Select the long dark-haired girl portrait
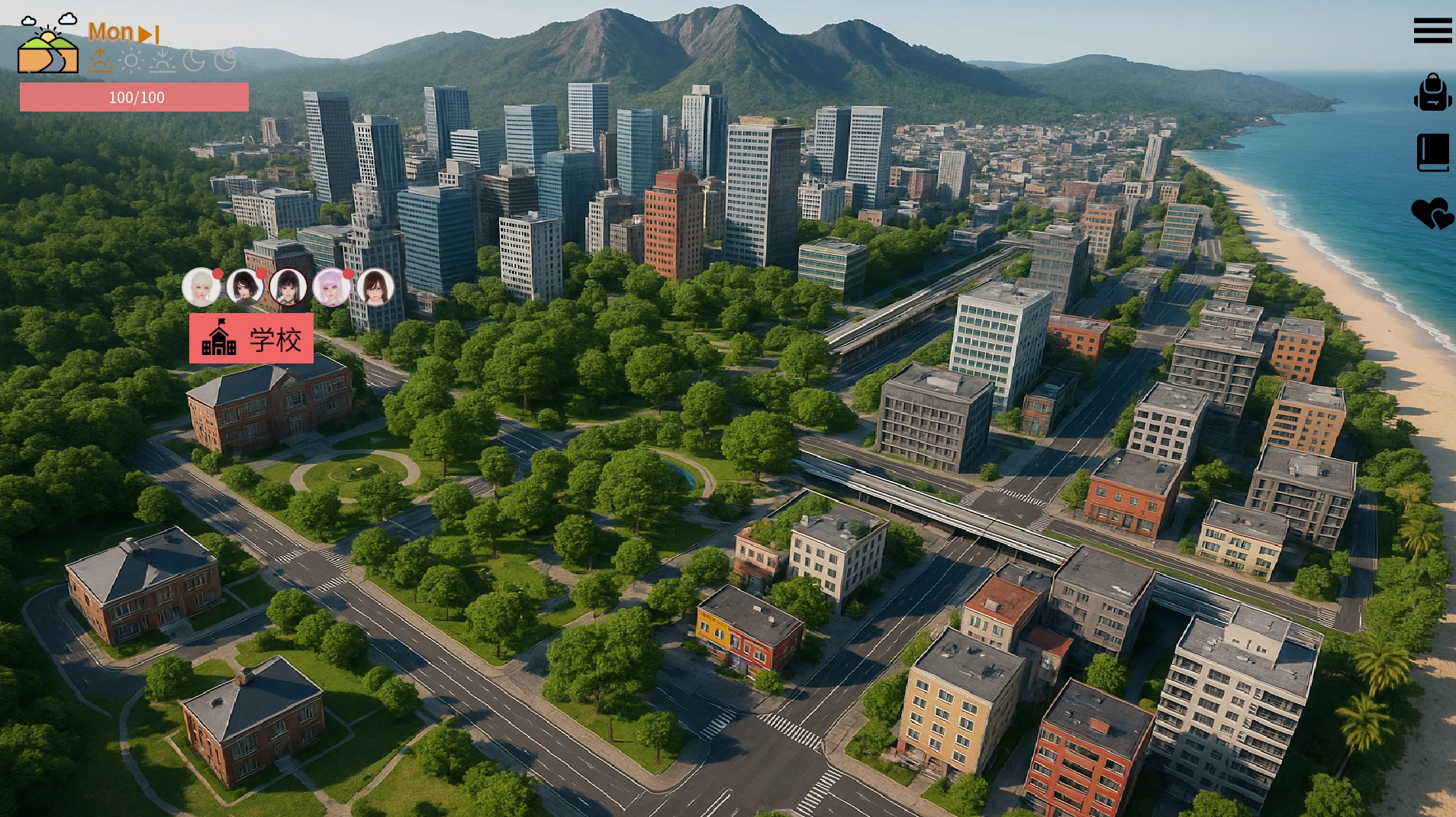The image size is (1456, 817). 288,288
